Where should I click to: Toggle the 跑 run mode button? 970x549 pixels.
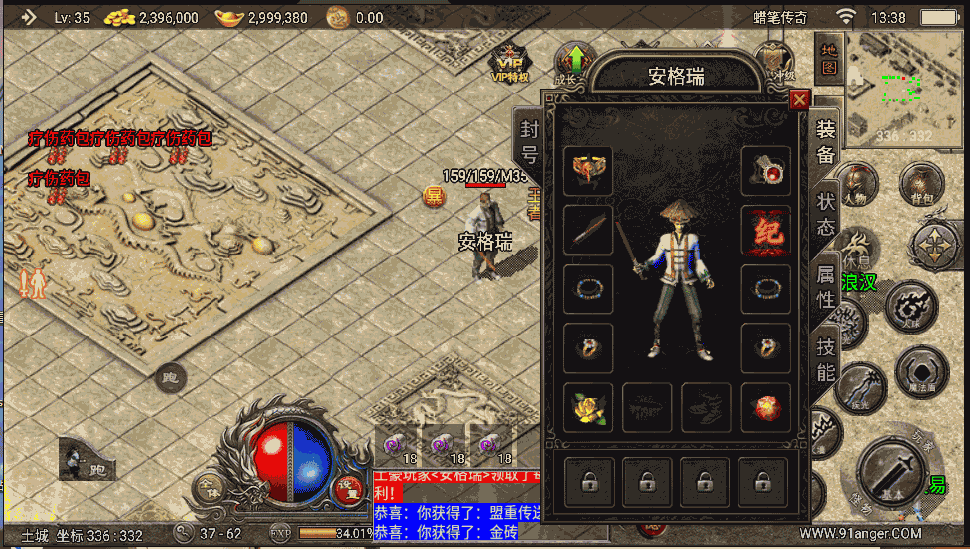(170, 377)
